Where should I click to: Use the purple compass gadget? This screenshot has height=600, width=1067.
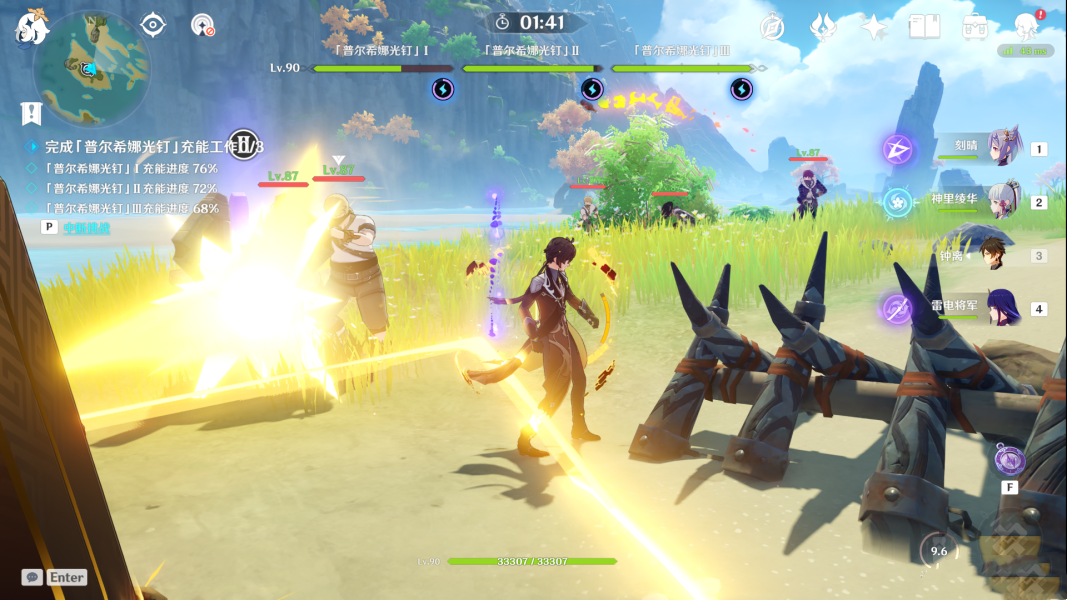click(x=1010, y=461)
